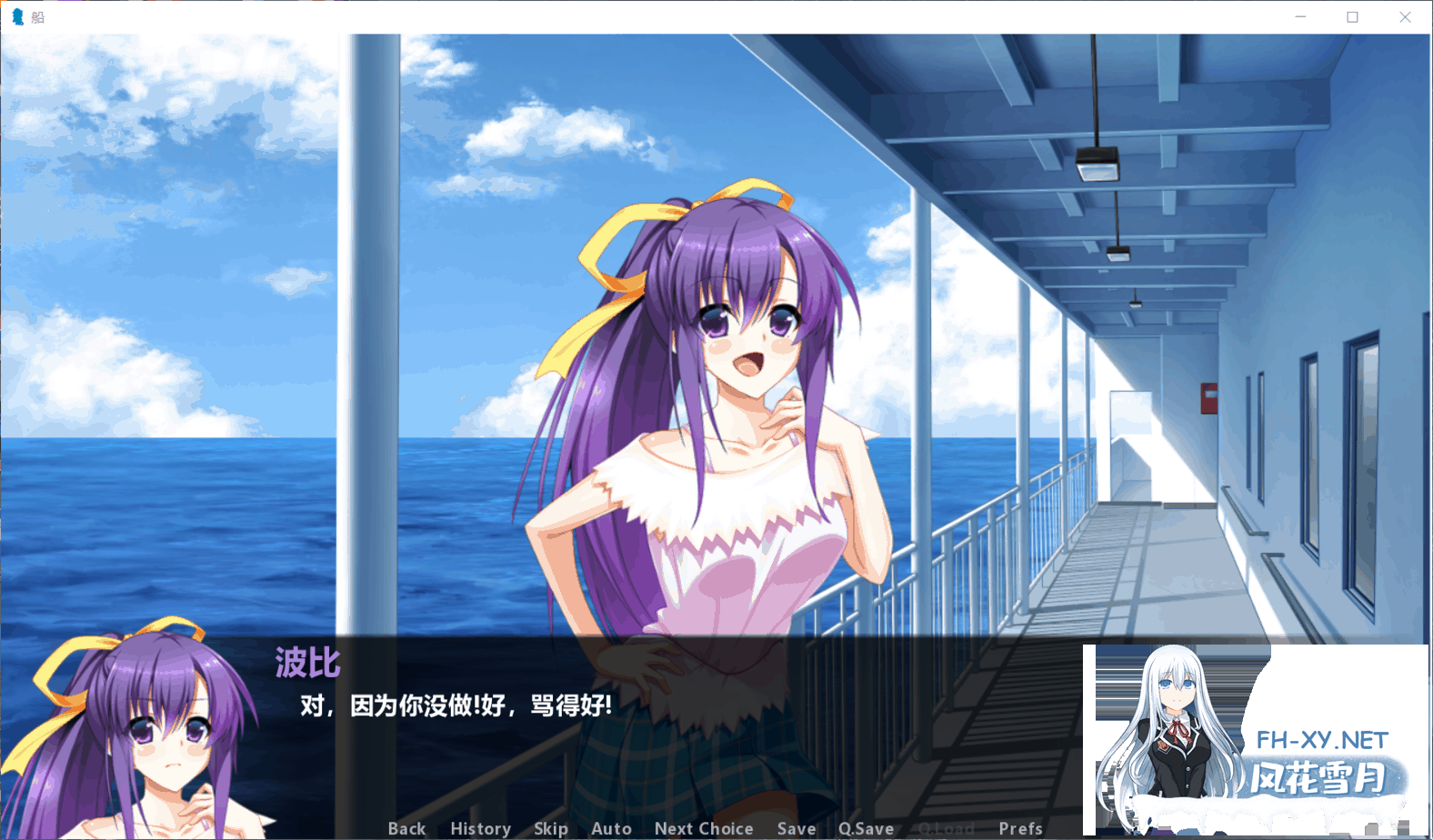The height and width of the screenshot is (840, 1433).
Task: Toggle Auto-read mode
Action: click(x=610, y=828)
